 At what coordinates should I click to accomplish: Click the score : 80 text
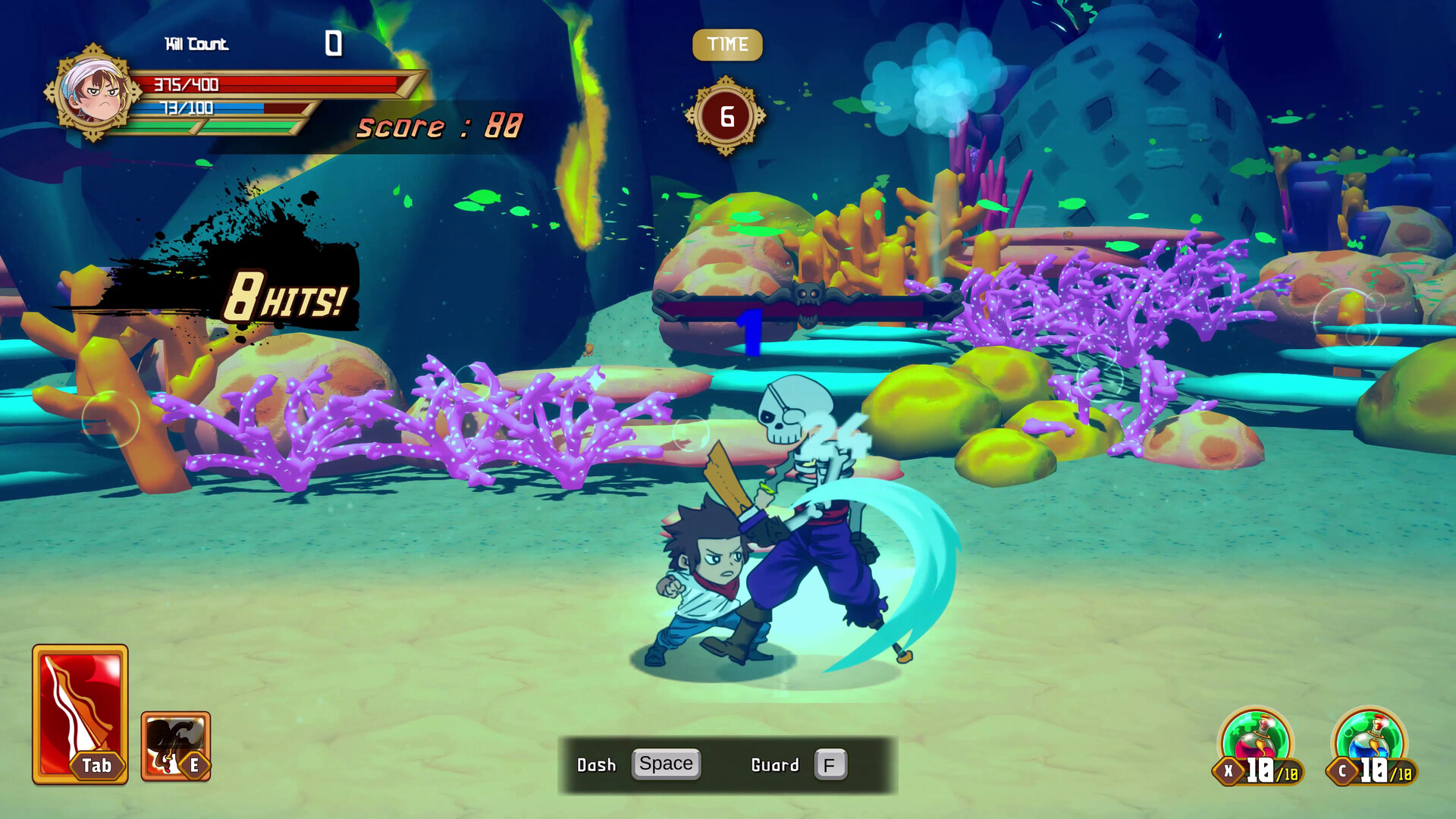point(440,125)
